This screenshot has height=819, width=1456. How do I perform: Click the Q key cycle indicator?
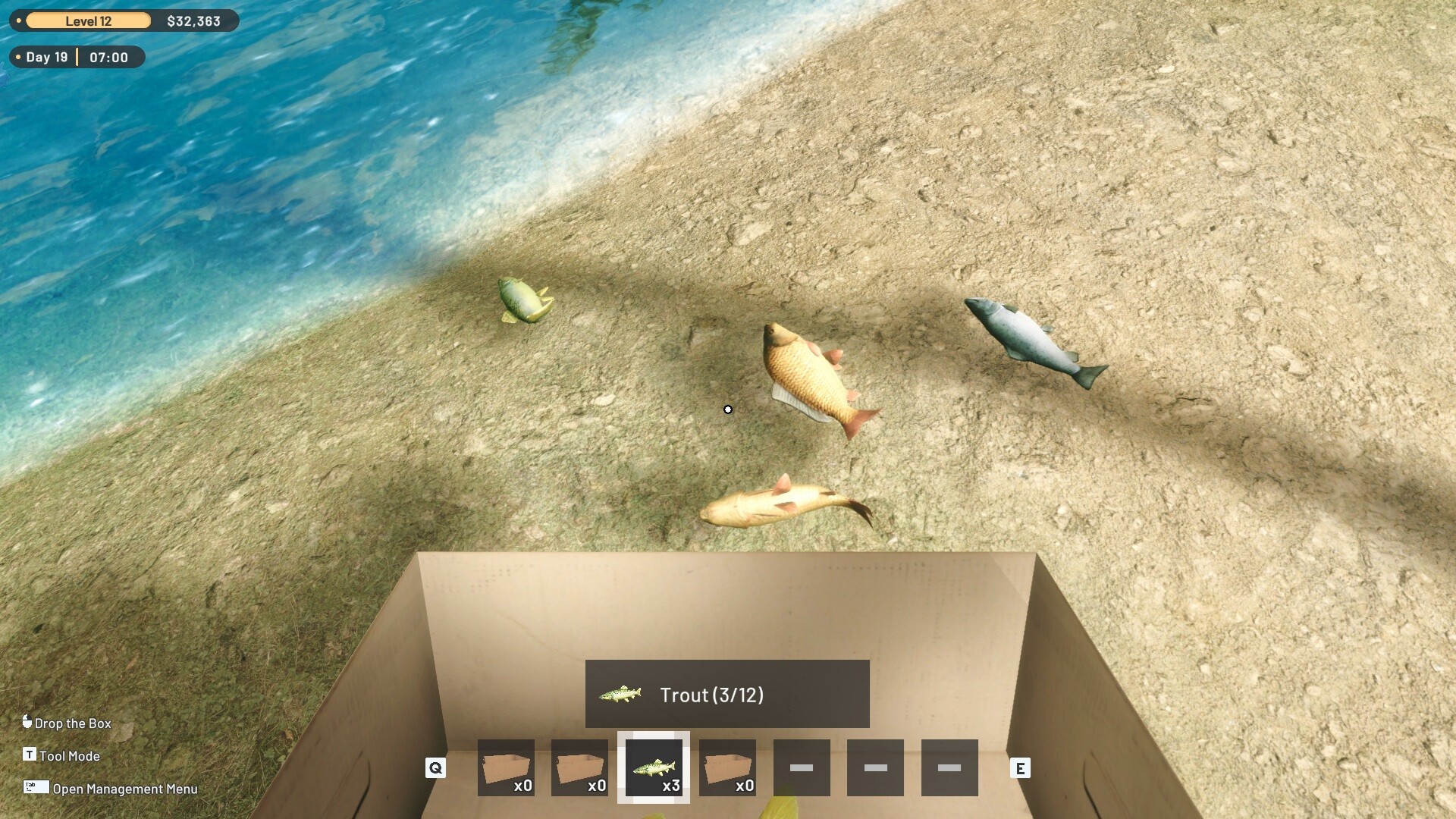(x=436, y=768)
